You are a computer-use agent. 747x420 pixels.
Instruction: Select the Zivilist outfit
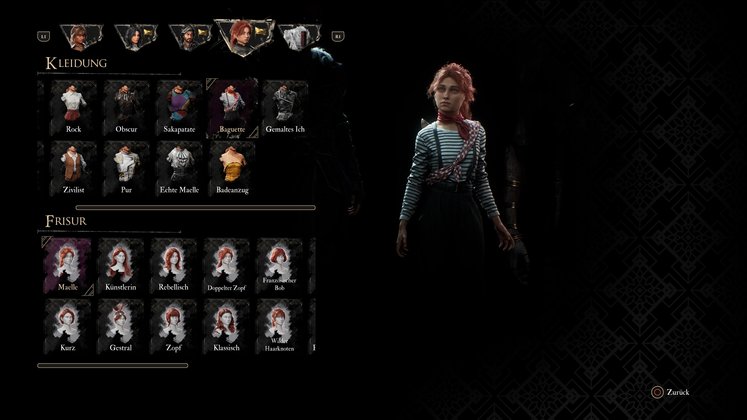[x=73, y=165]
